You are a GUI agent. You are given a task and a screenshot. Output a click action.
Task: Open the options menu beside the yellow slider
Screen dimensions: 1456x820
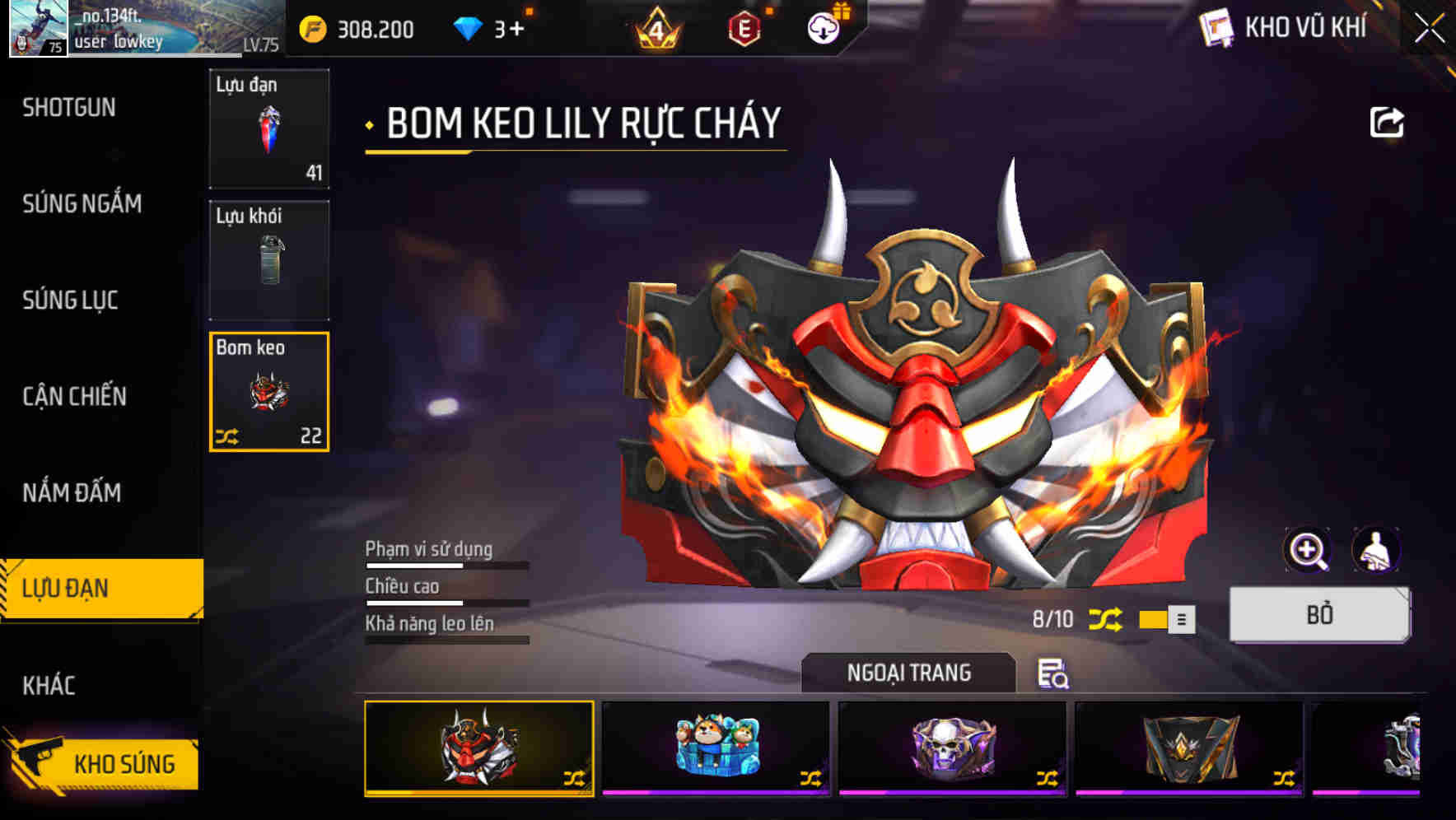(1181, 618)
